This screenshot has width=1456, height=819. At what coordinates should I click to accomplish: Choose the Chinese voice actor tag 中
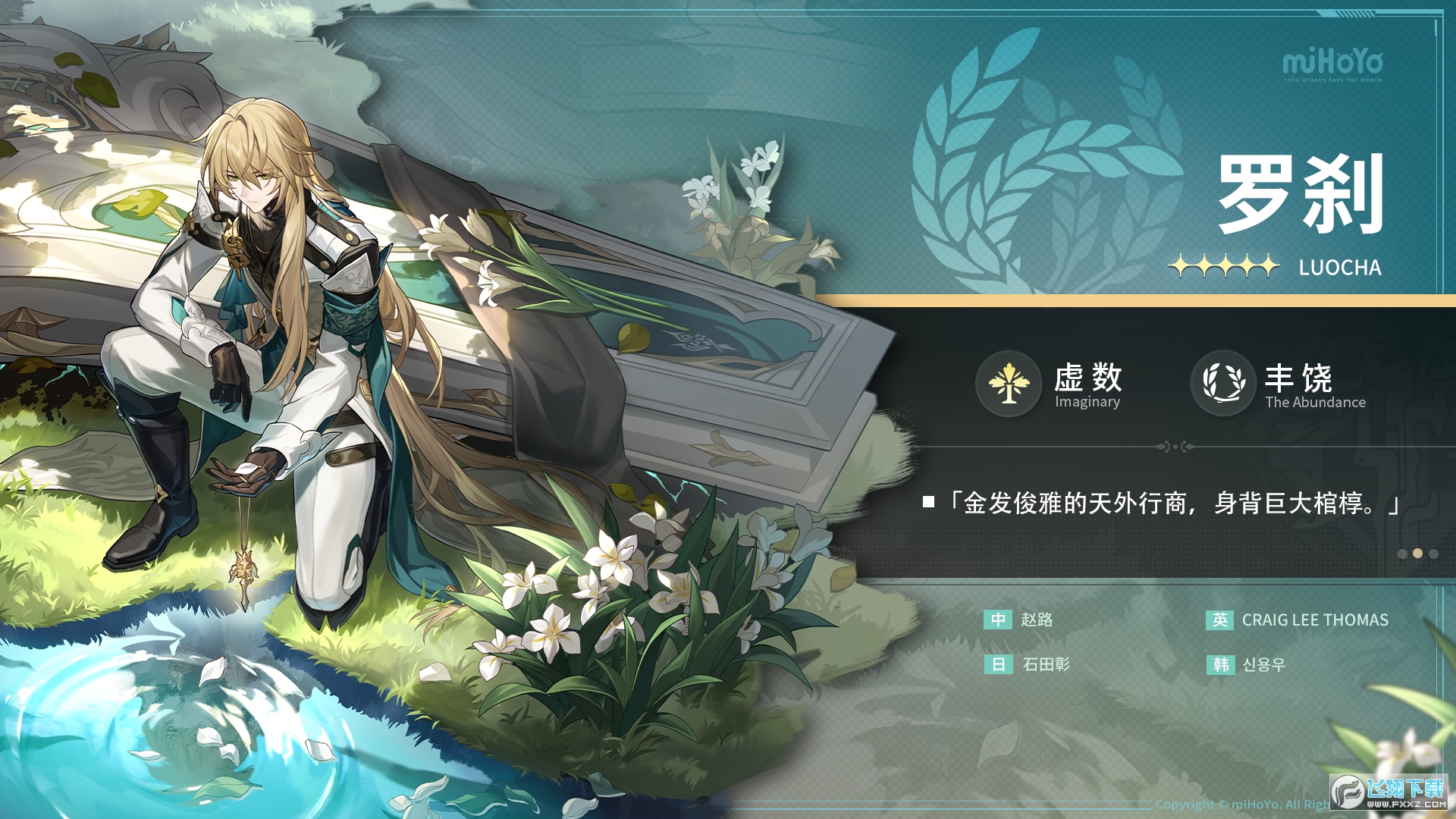pyautogui.click(x=998, y=620)
